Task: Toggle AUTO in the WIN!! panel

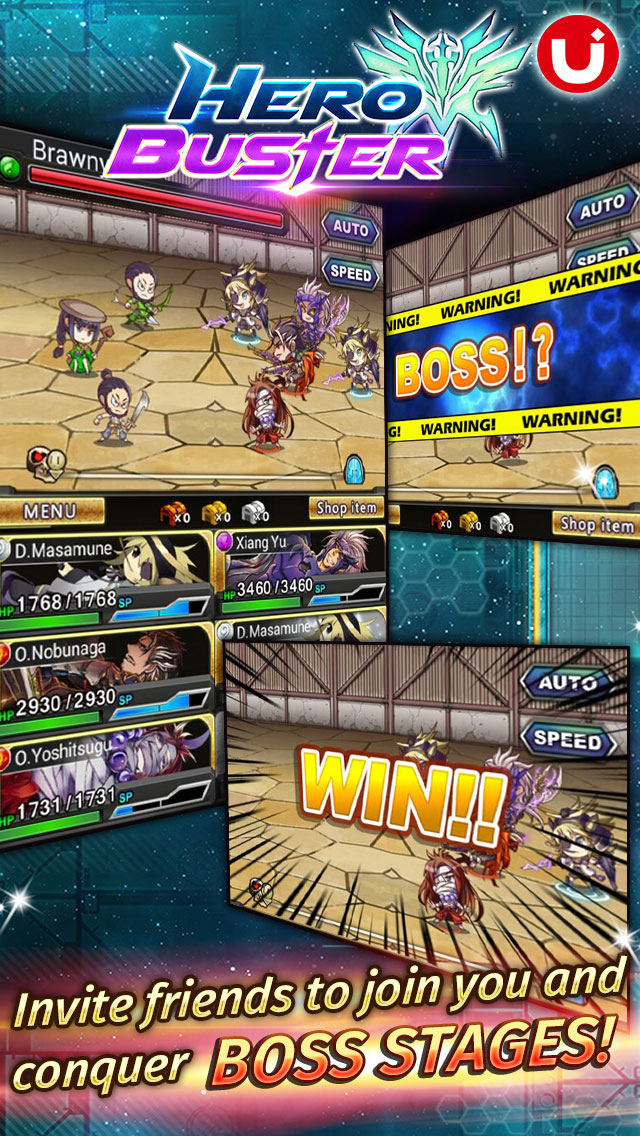Action: 567,684
